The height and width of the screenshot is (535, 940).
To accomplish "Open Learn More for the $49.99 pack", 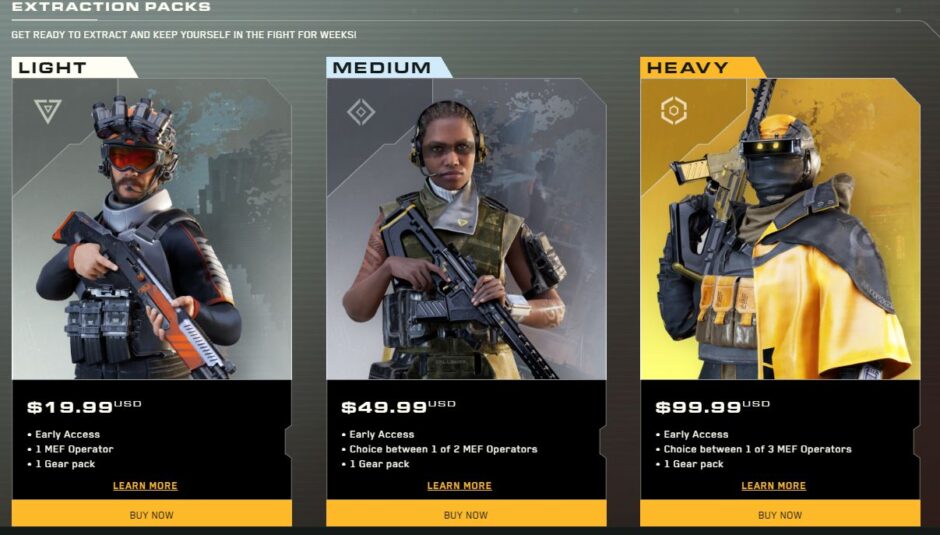I will (x=459, y=486).
